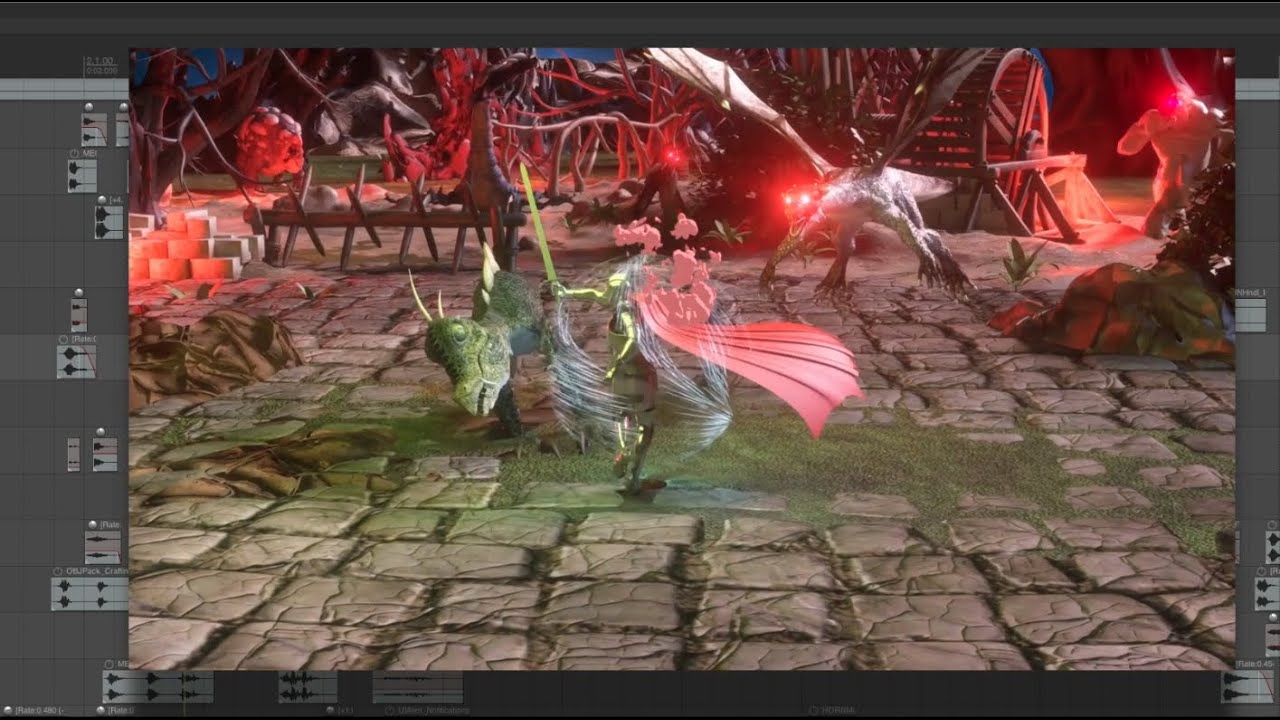Select the UMen_Notifications waveform clip
Screen dimensions: 1280x720
(420, 687)
